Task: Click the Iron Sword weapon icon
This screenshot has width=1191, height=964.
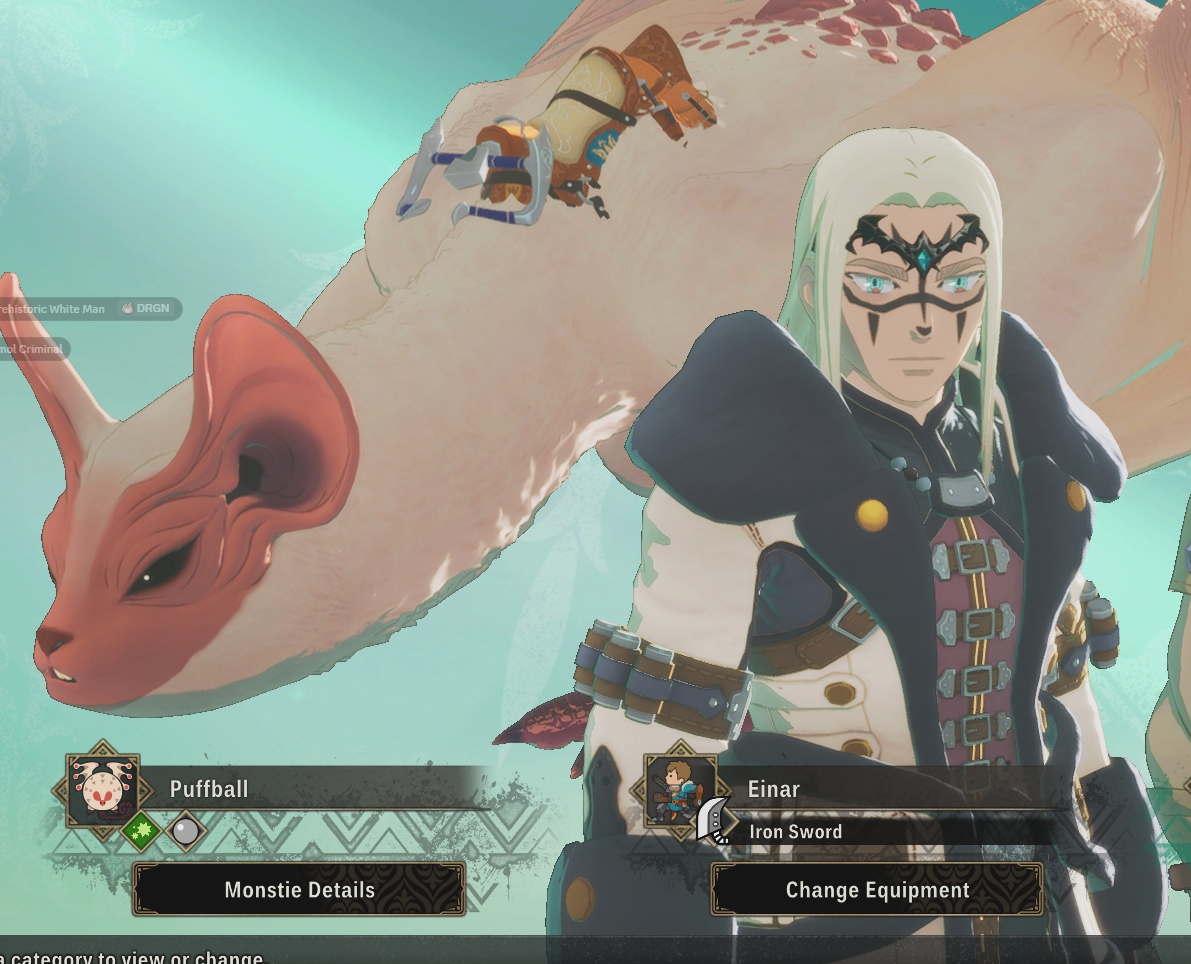Action: (715, 822)
